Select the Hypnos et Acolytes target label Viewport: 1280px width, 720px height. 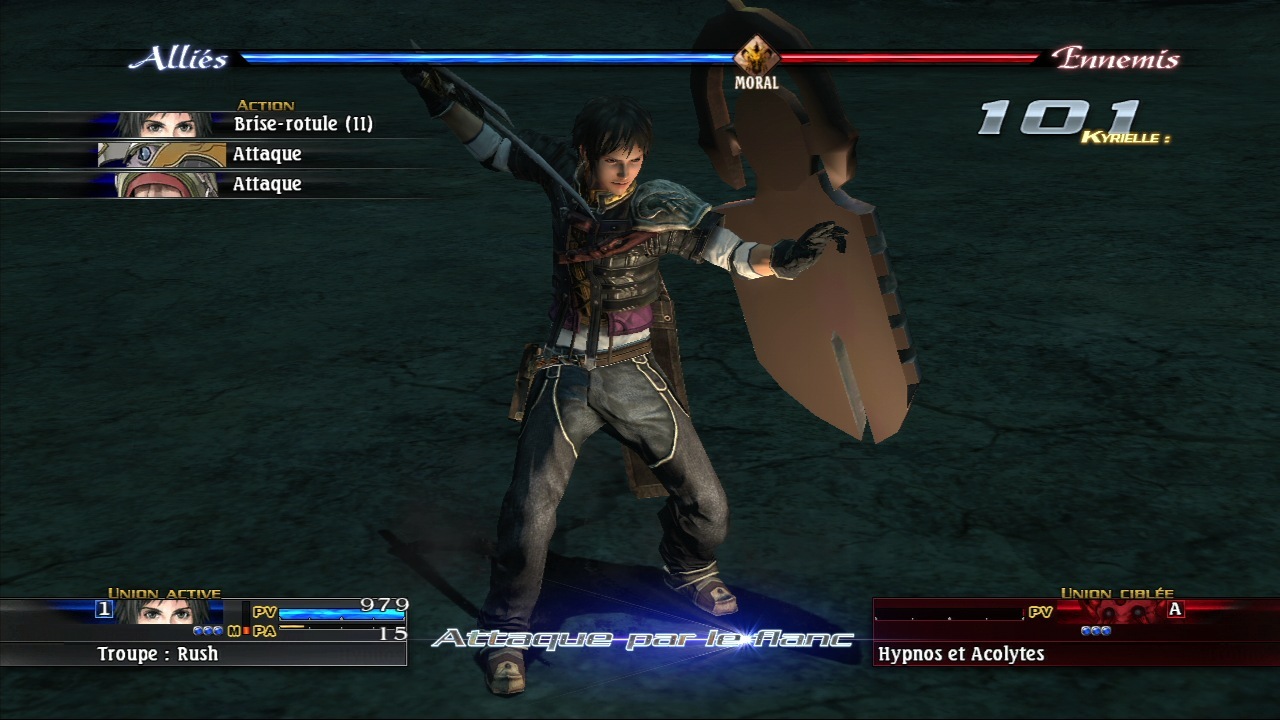click(960, 654)
